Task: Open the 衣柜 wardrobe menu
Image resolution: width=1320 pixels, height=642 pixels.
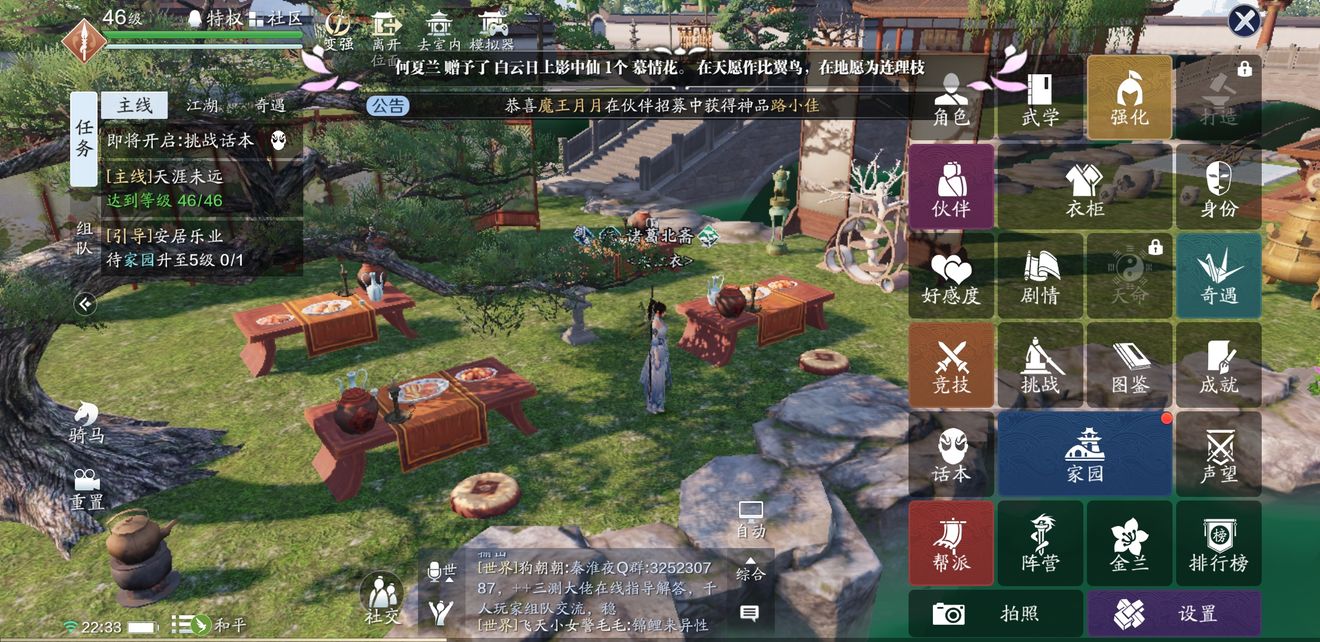Action: coord(1085,187)
